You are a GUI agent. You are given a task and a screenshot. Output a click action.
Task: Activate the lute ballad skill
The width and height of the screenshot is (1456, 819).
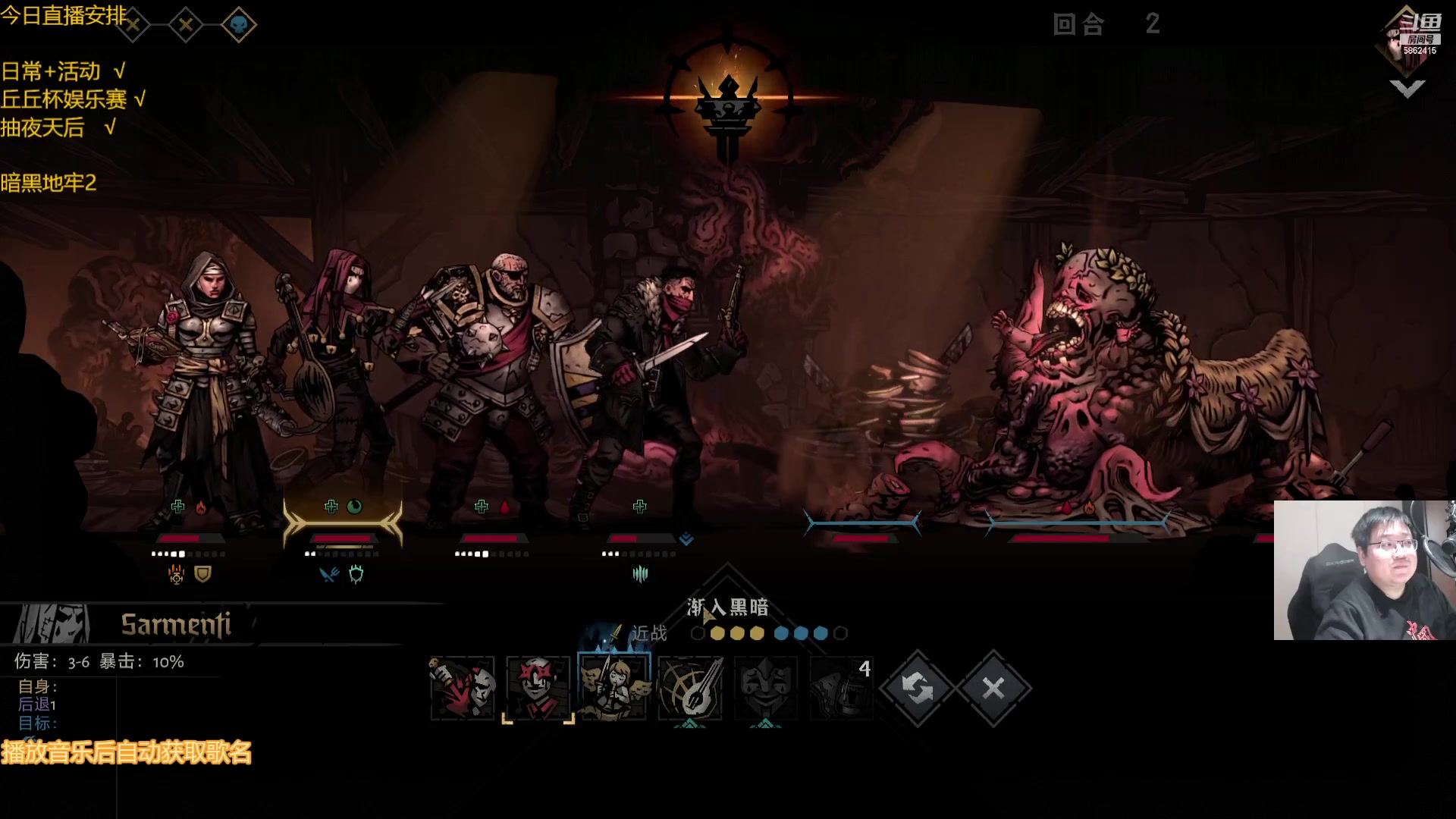[x=690, y=688]
